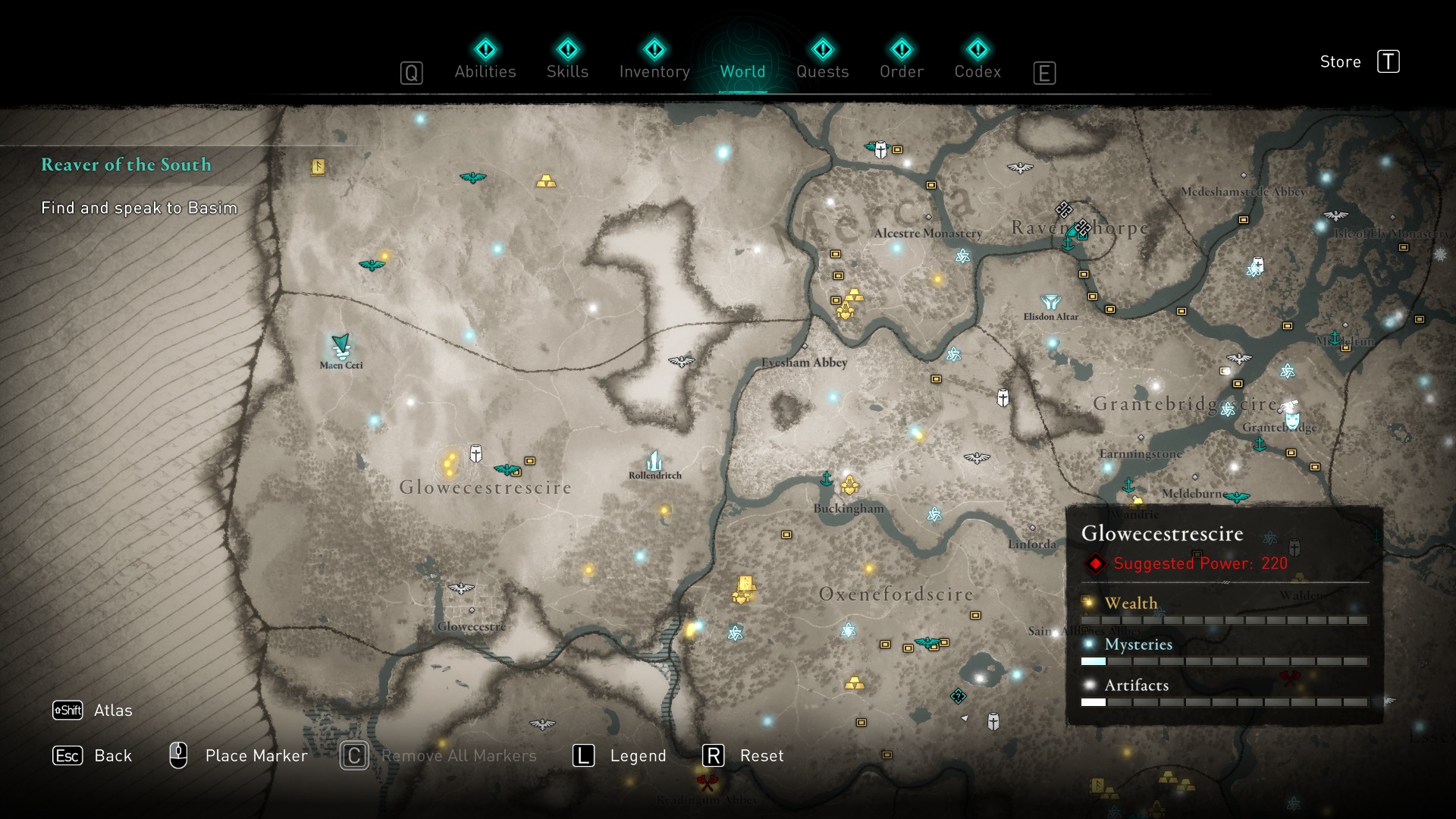Image resolution: width=1456 pixels, height=819 pixels.
Task: Click the Rollendritch location marker
Action: pos(654,460)
